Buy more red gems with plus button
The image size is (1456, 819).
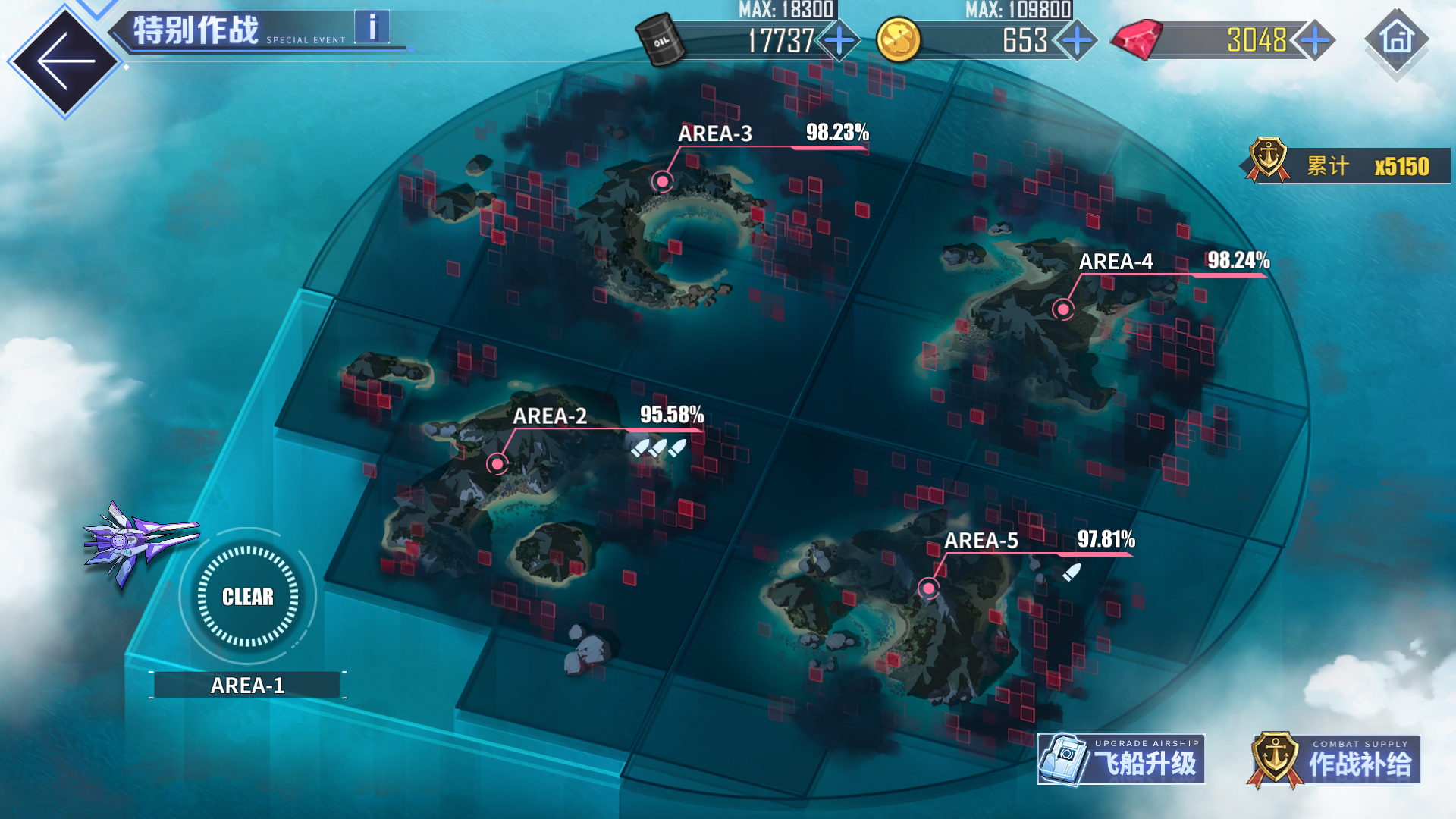point(1315,40)
